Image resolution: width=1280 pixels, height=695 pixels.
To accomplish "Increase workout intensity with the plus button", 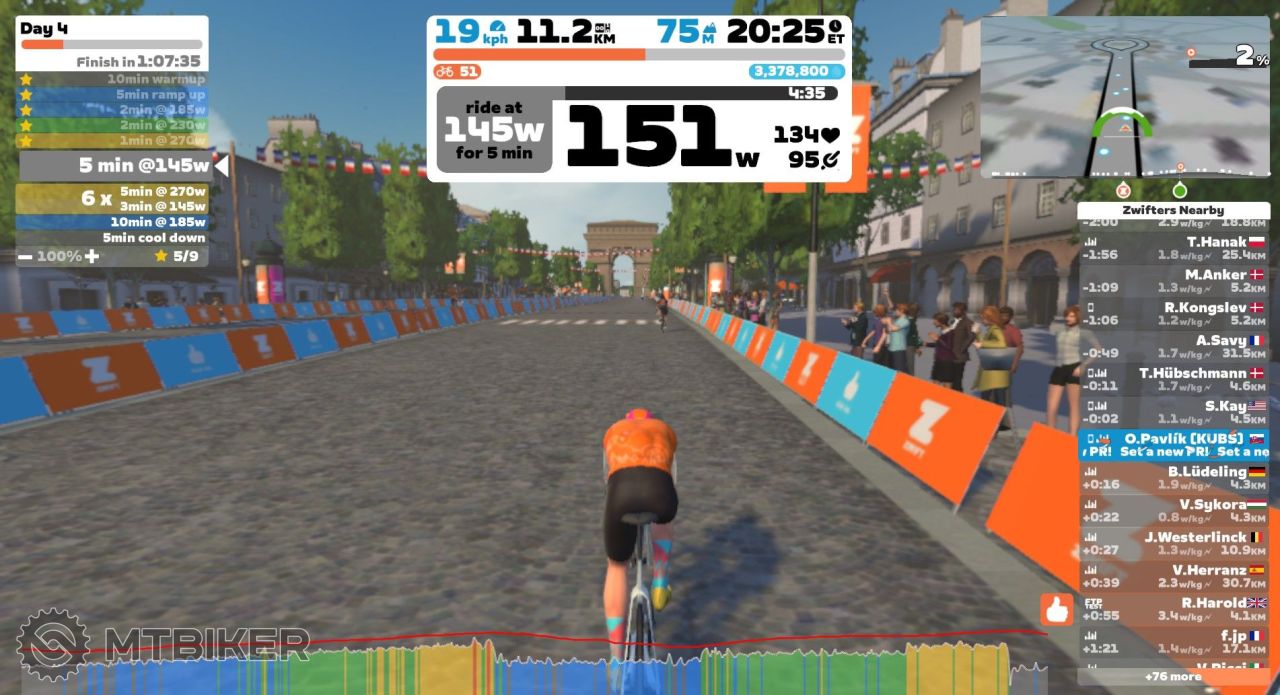I will point(92,256).
